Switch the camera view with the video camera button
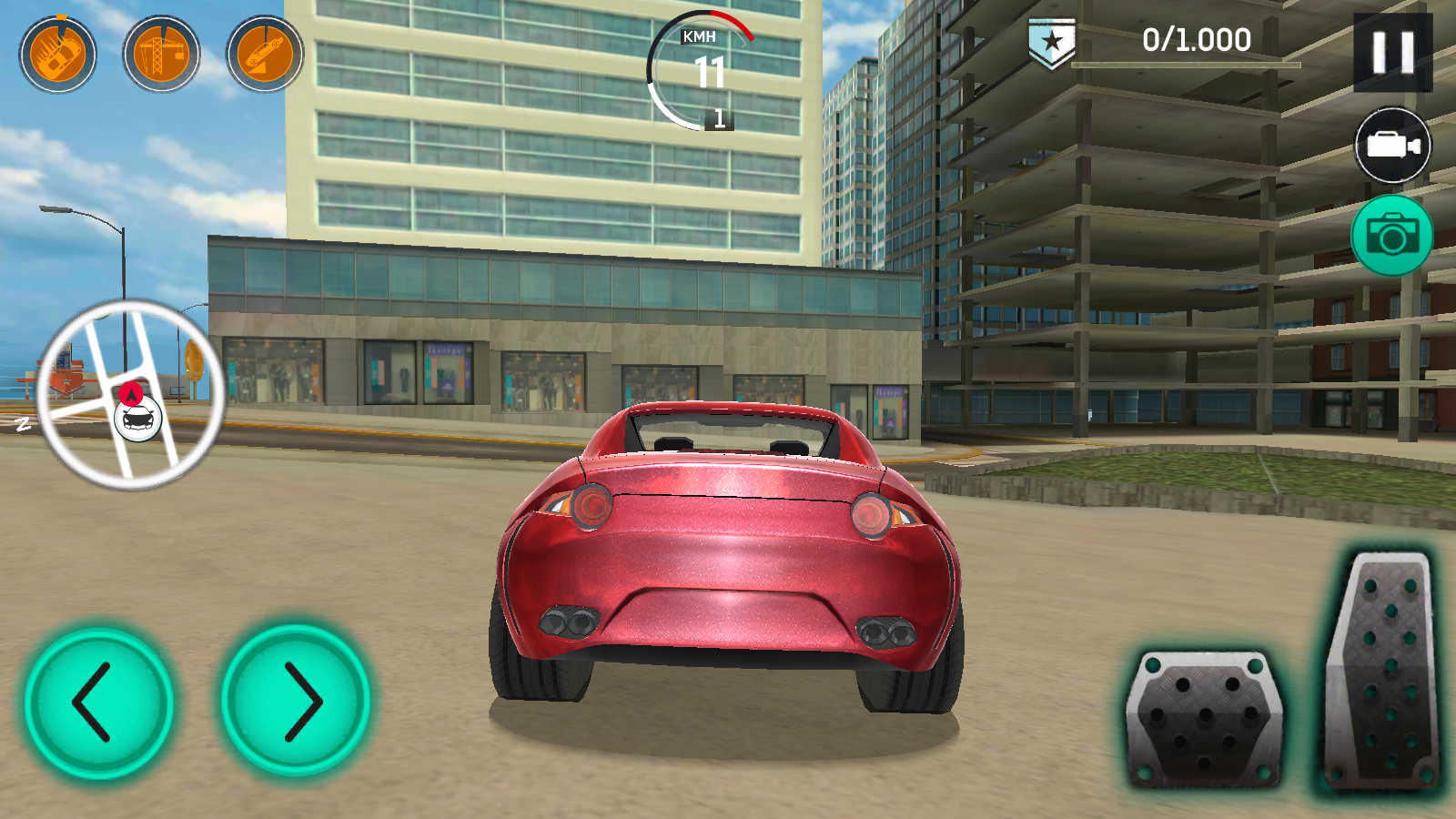Image resolution: width=1456 pixels, height=819 pixels. coord(1392,146)
